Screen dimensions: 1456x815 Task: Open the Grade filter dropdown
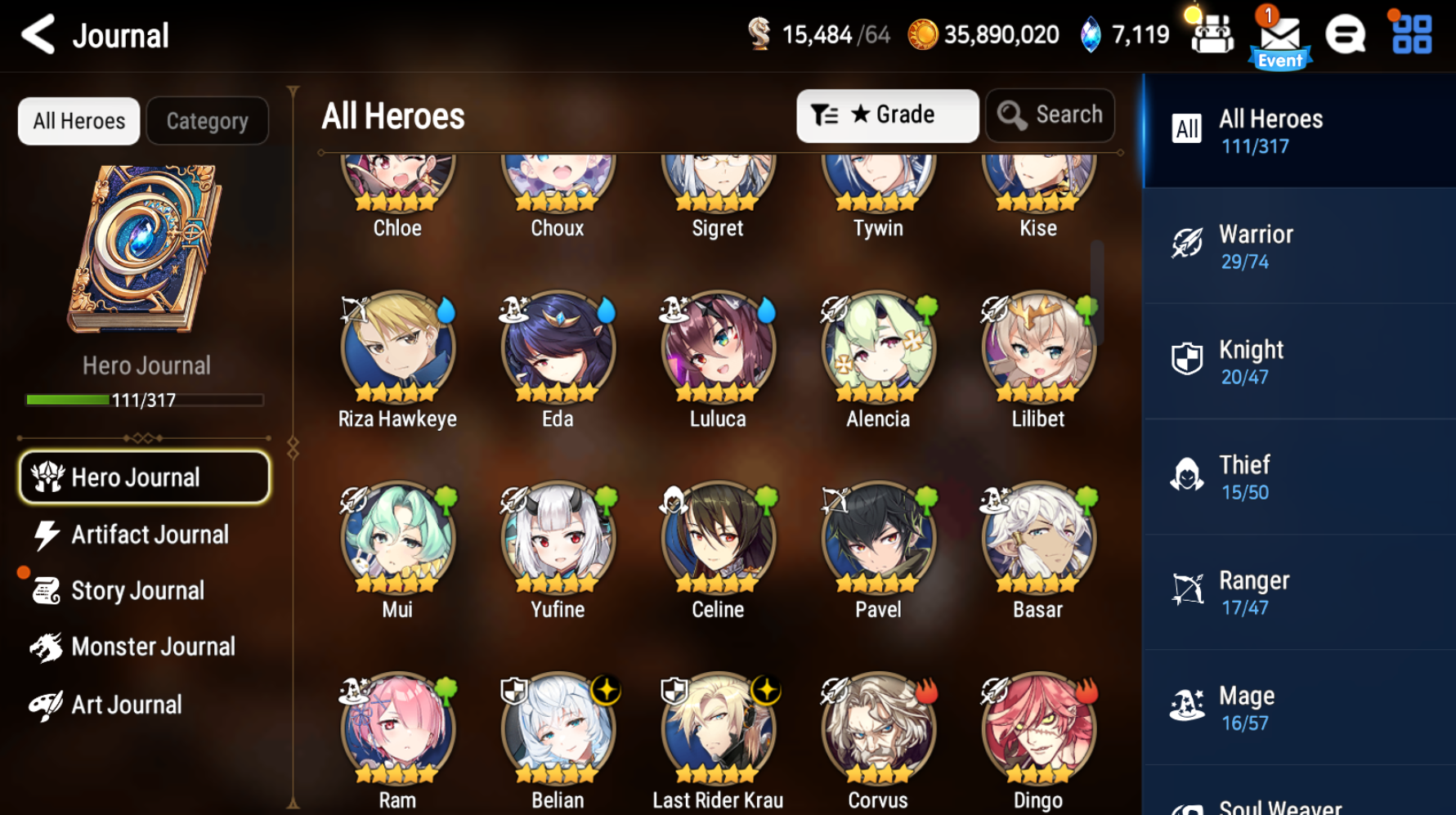(x=888, y=115)
